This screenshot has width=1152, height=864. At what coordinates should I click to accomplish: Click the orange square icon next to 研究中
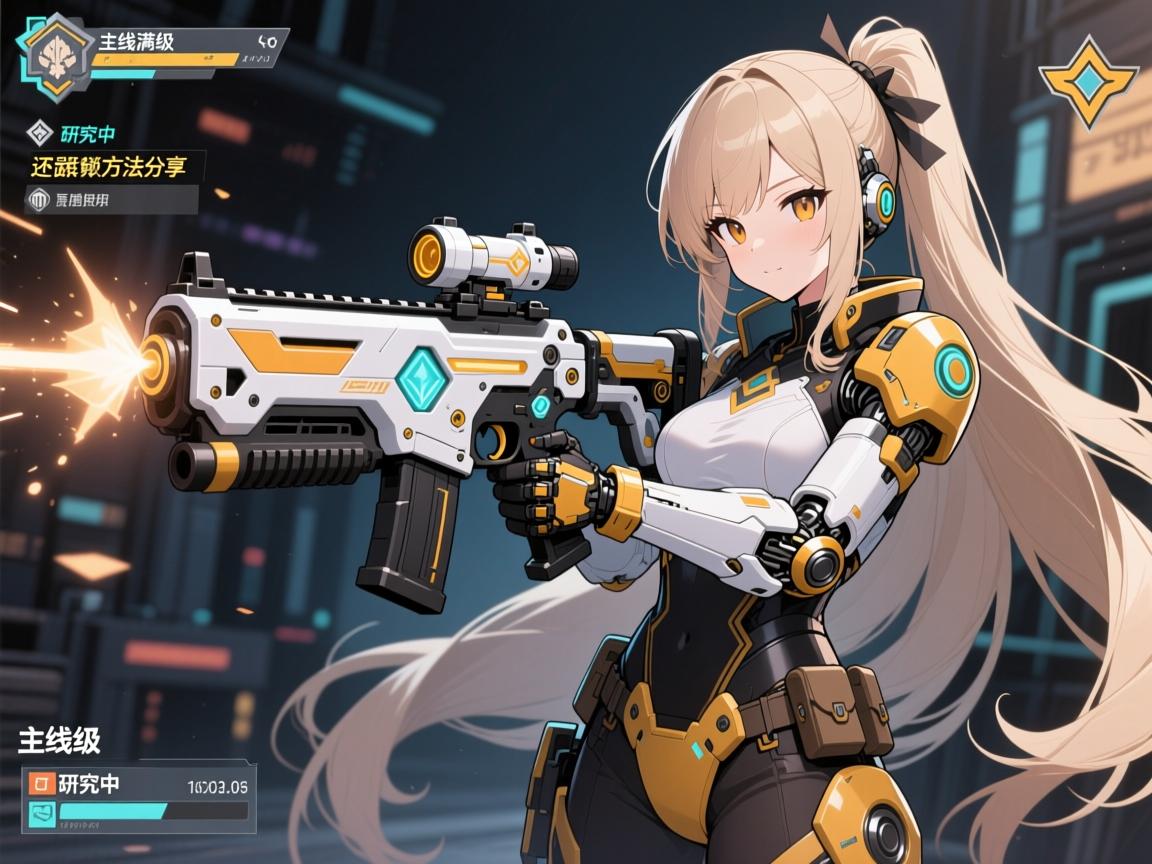42,783
